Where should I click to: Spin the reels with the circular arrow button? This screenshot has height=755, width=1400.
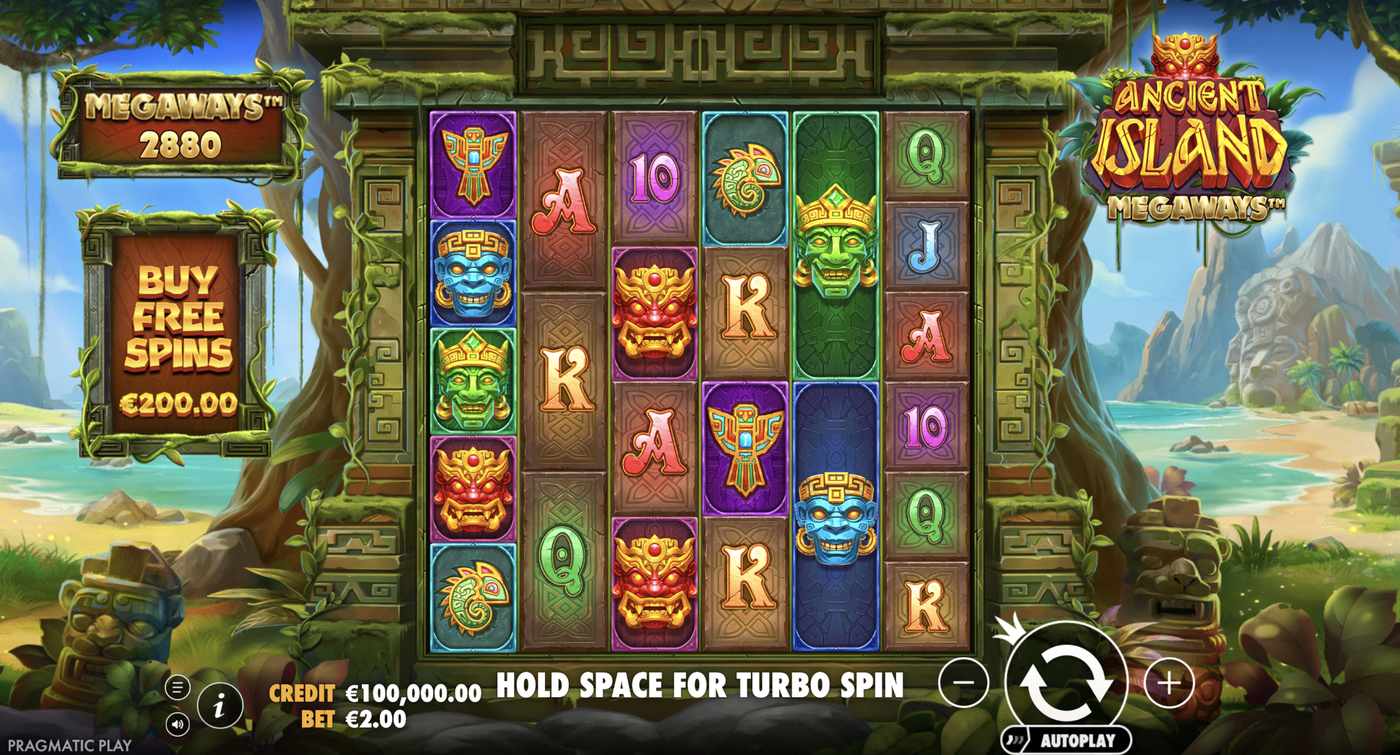coord(1066,681)
